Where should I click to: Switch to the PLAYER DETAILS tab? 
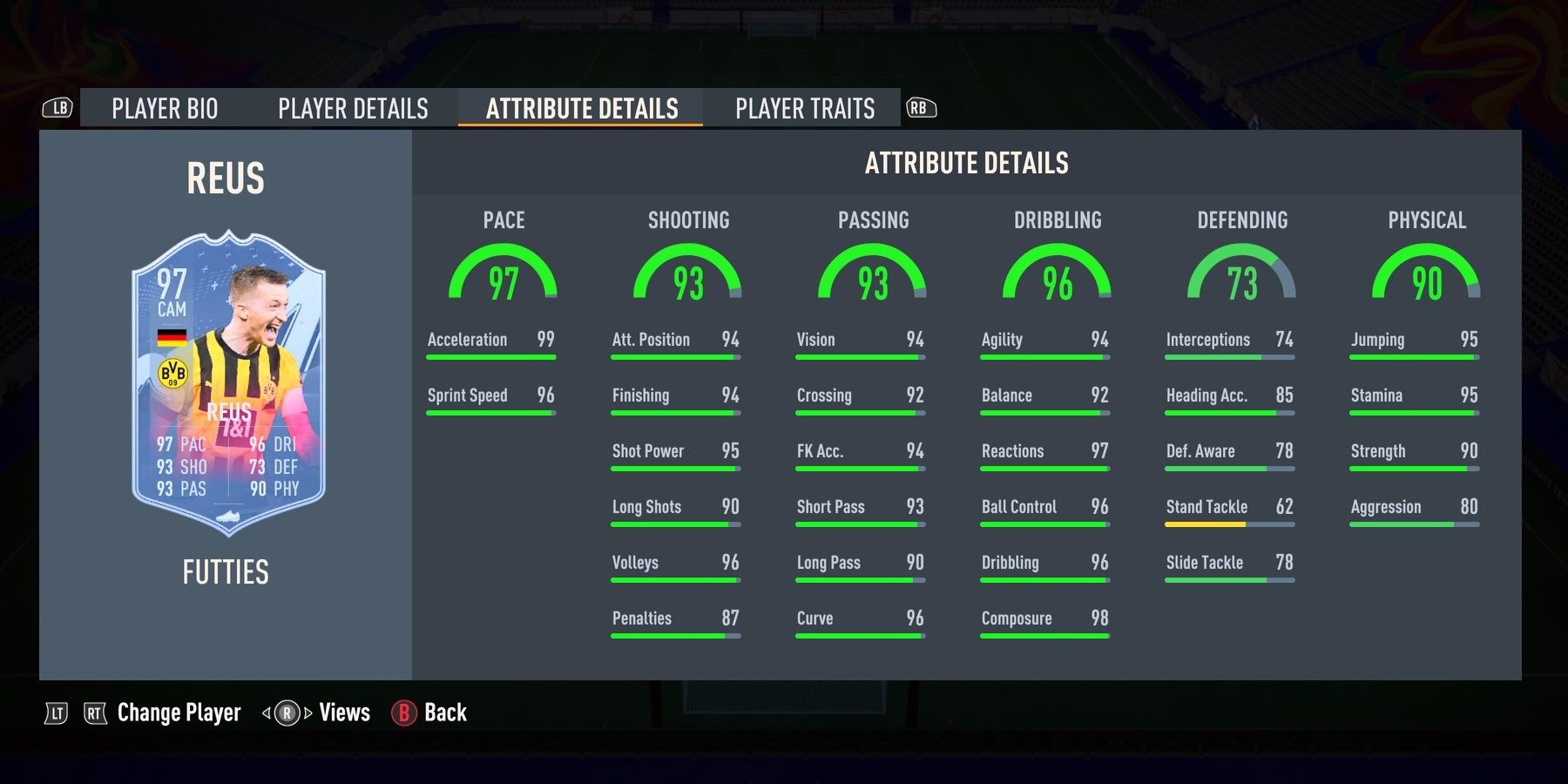tap(352, 108)
